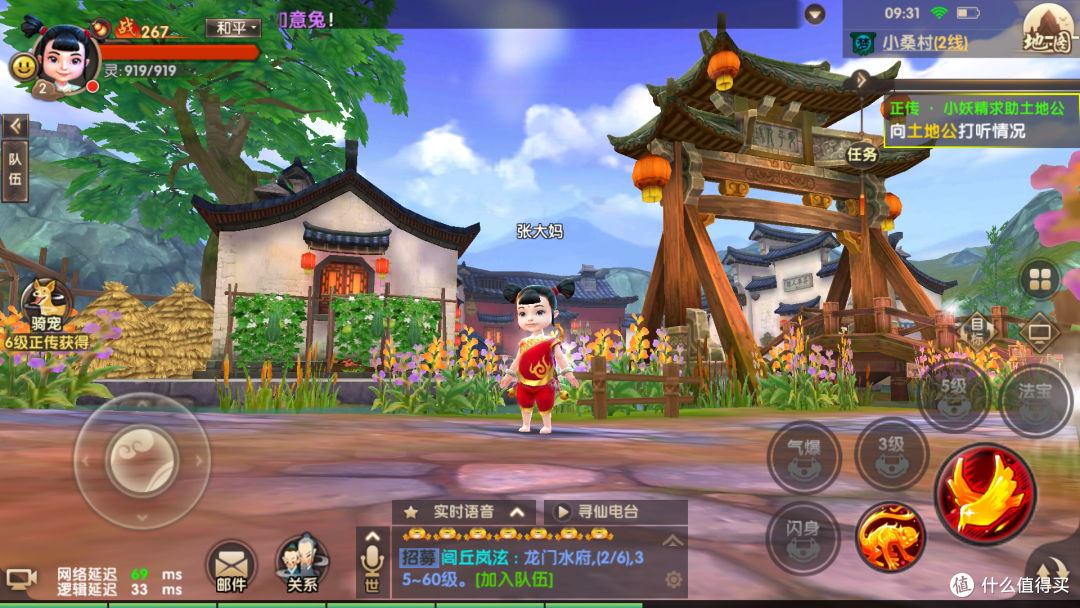Image resolution: width=1080 pixels, height=608 pixels.
Task: Trigger the 闪身 dodge skill
Action: (x=802, y=538)
